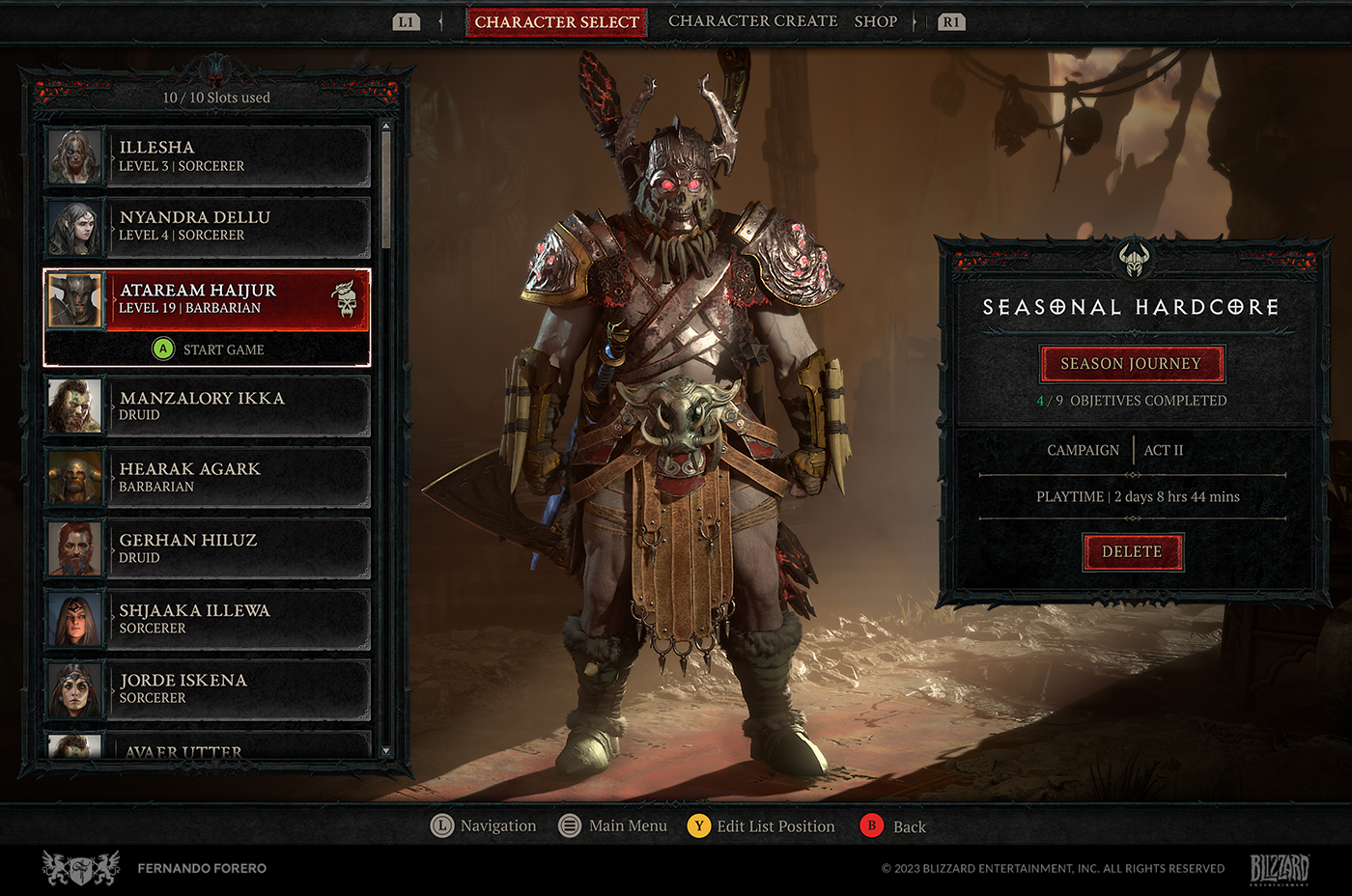Click the character list scroll-down arrow
The height and width of the screenshot is (896, 1352).
[x=386, y=751]
